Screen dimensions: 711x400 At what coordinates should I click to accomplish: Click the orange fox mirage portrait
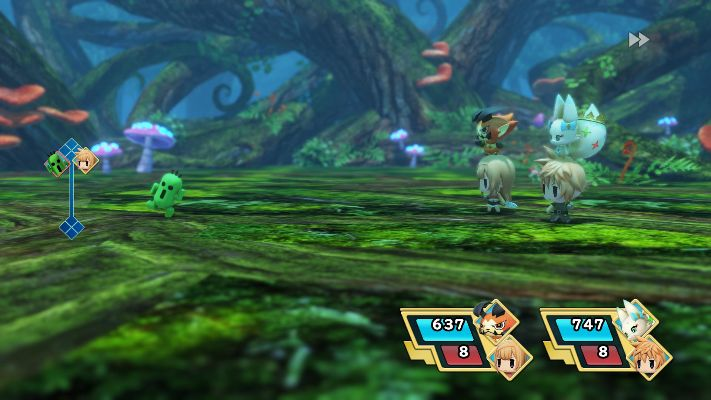pyautogui.click(x=498, y=320)
